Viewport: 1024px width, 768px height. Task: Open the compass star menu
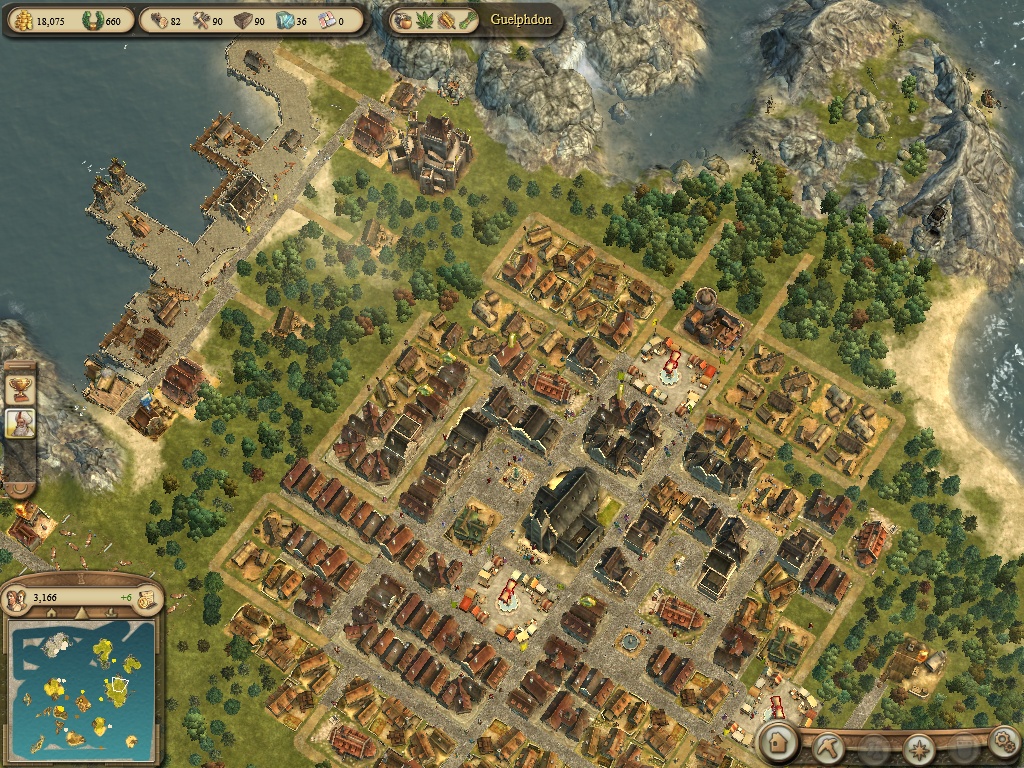pos(917,747)
